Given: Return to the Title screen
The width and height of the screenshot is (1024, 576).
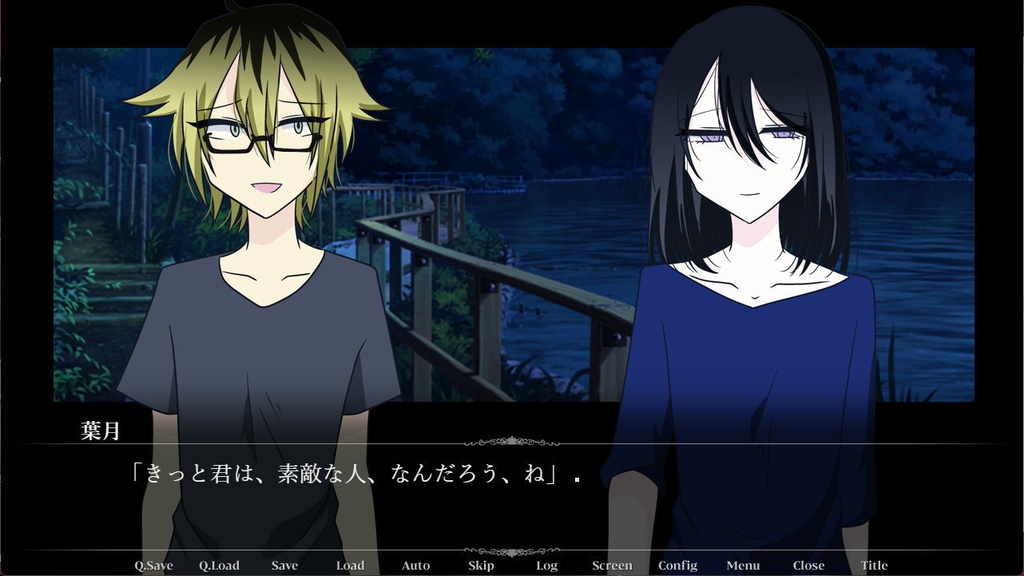Looking at the screenshot, I should [874, 565].
